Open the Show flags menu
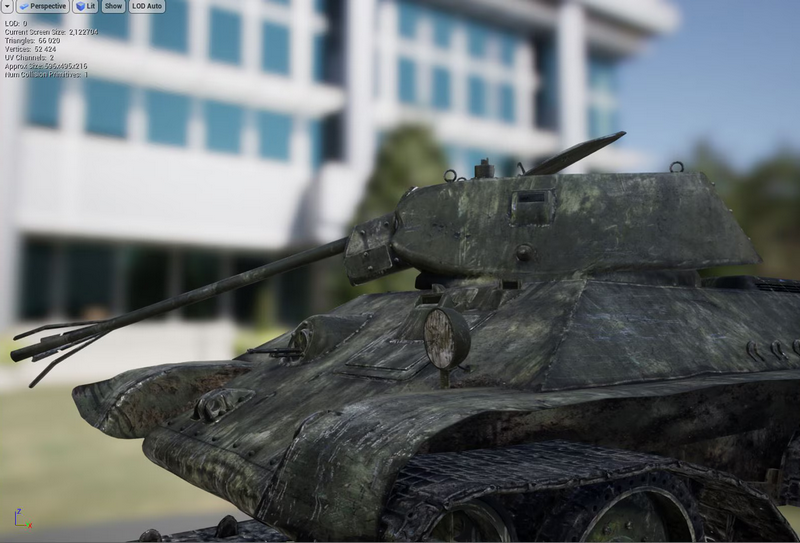 pyautogui.click(x=113, y=6)
